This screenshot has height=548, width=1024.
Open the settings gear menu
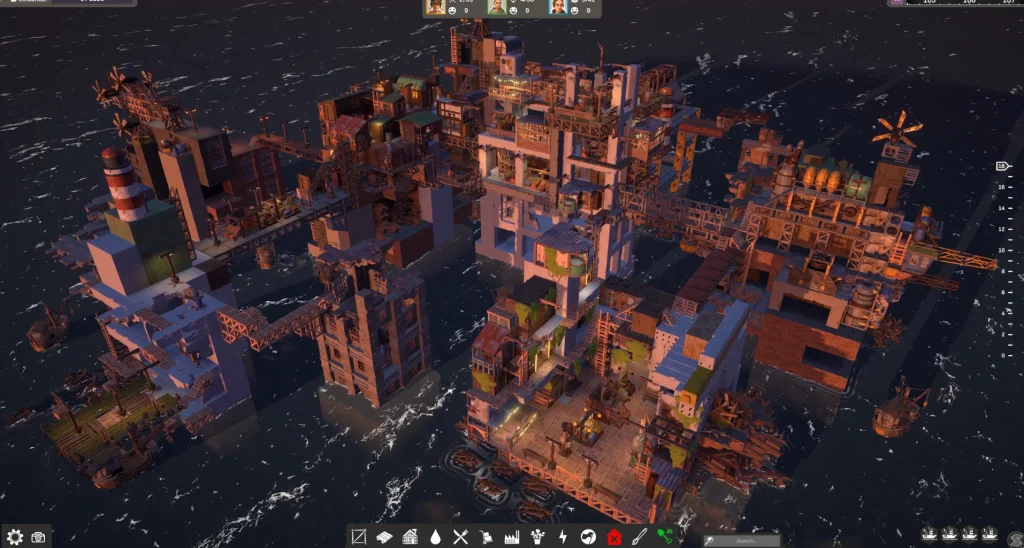15,537
